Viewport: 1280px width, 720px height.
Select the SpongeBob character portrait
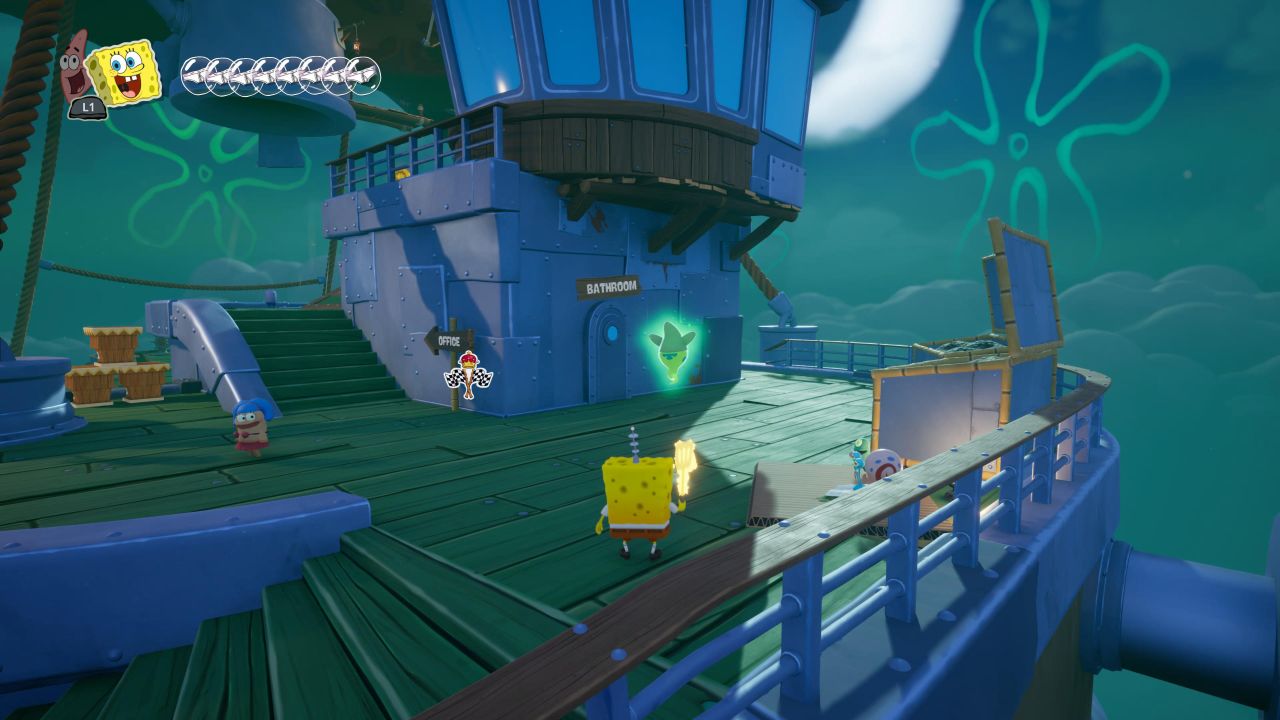(x=124, y=72)
